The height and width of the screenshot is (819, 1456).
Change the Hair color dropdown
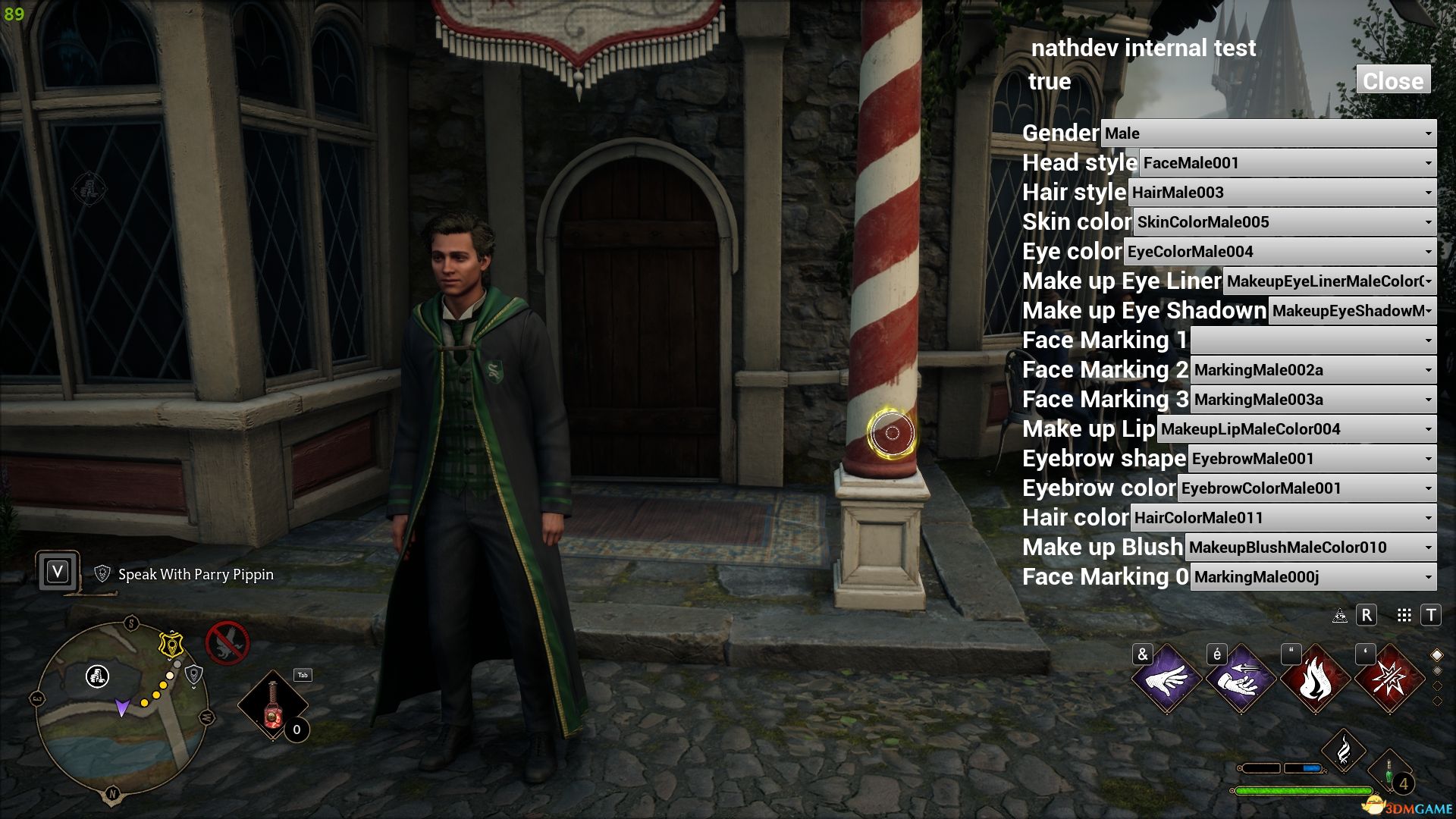click(x=1282, y=518)
